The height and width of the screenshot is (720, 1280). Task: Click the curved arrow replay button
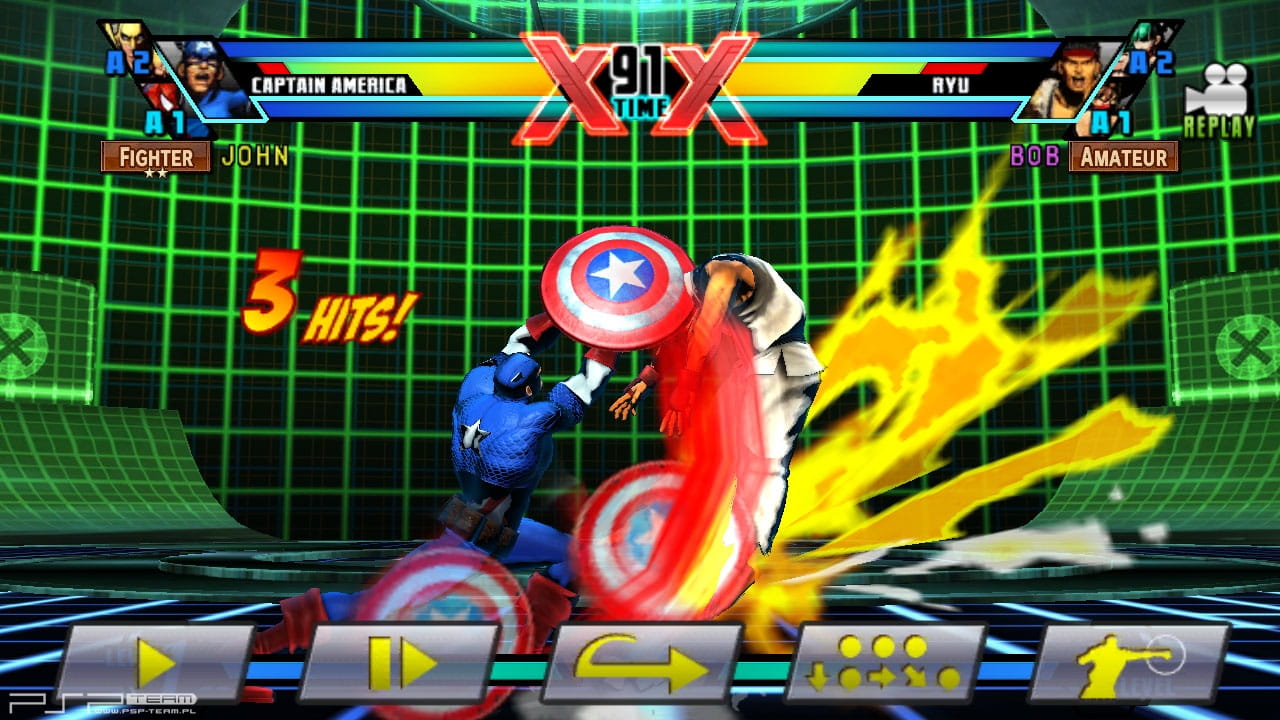pyautogui.click(x=642, y=663)
